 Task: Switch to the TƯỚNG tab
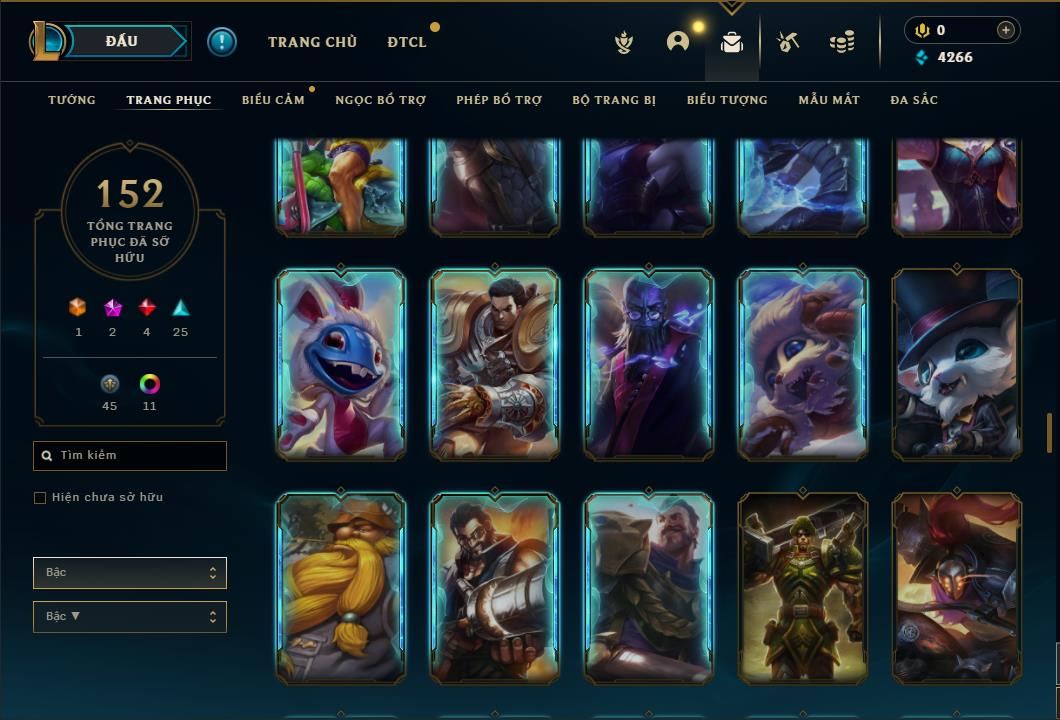pos(72,100)
